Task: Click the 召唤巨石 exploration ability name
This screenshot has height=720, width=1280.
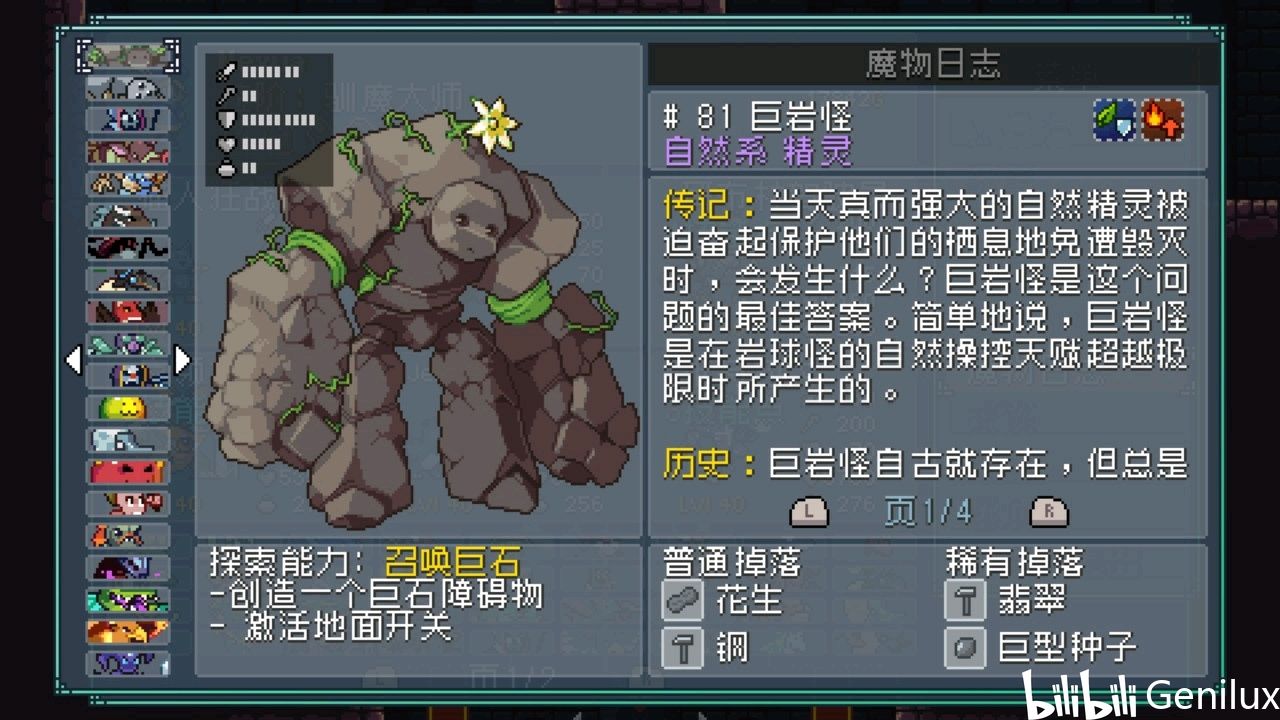Action: 453,561
